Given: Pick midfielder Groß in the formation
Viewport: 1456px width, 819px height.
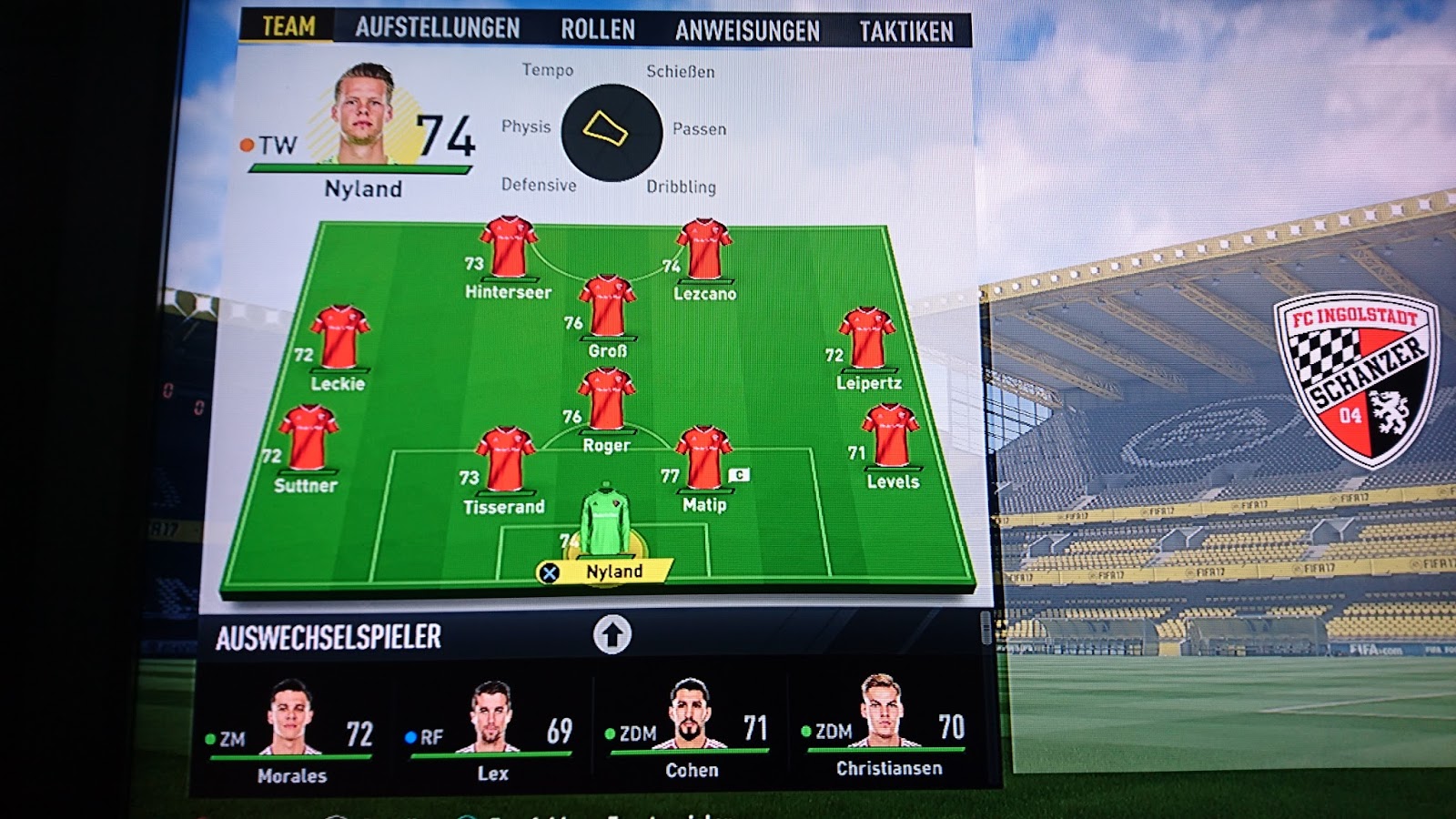Looking at the screenshot, I should point(607,308).
